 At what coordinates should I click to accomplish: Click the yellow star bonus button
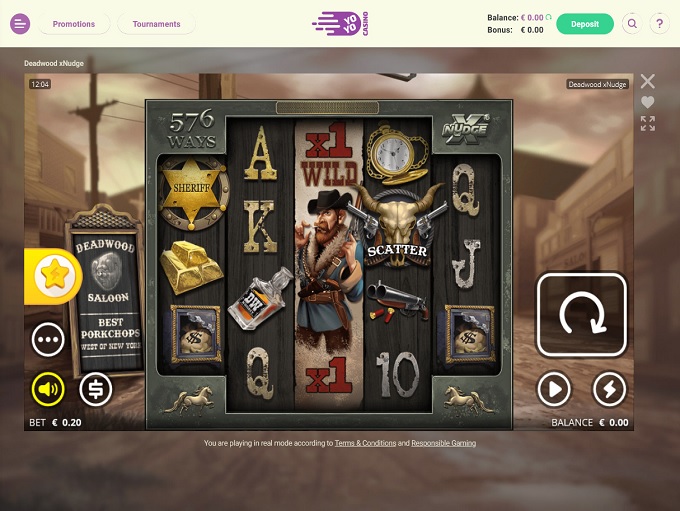[x=51, y=276]
